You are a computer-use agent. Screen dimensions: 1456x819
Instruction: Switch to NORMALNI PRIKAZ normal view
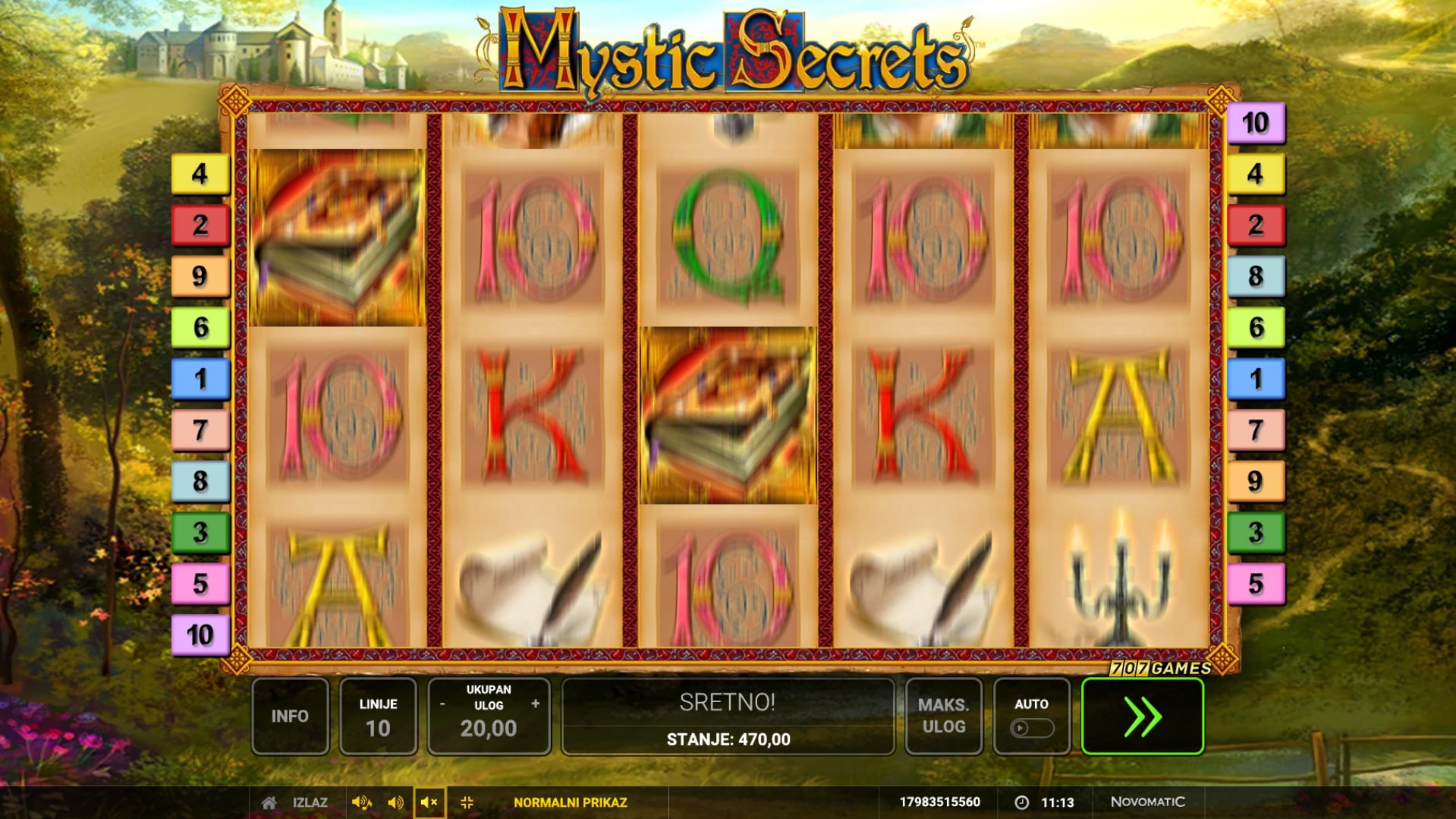coord(570,802)
